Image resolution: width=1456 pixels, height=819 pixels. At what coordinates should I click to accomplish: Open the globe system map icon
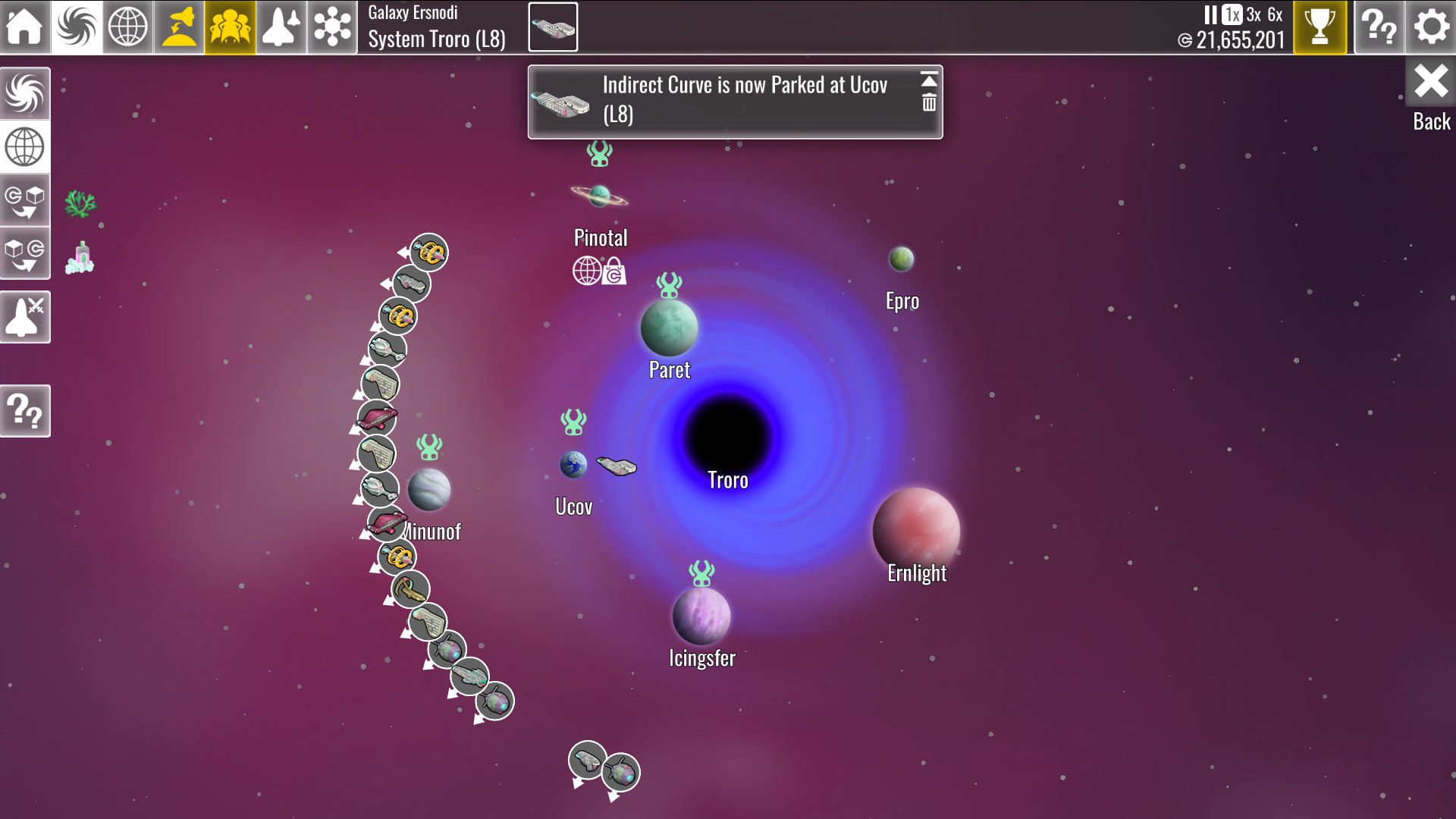tap(127, 27)
